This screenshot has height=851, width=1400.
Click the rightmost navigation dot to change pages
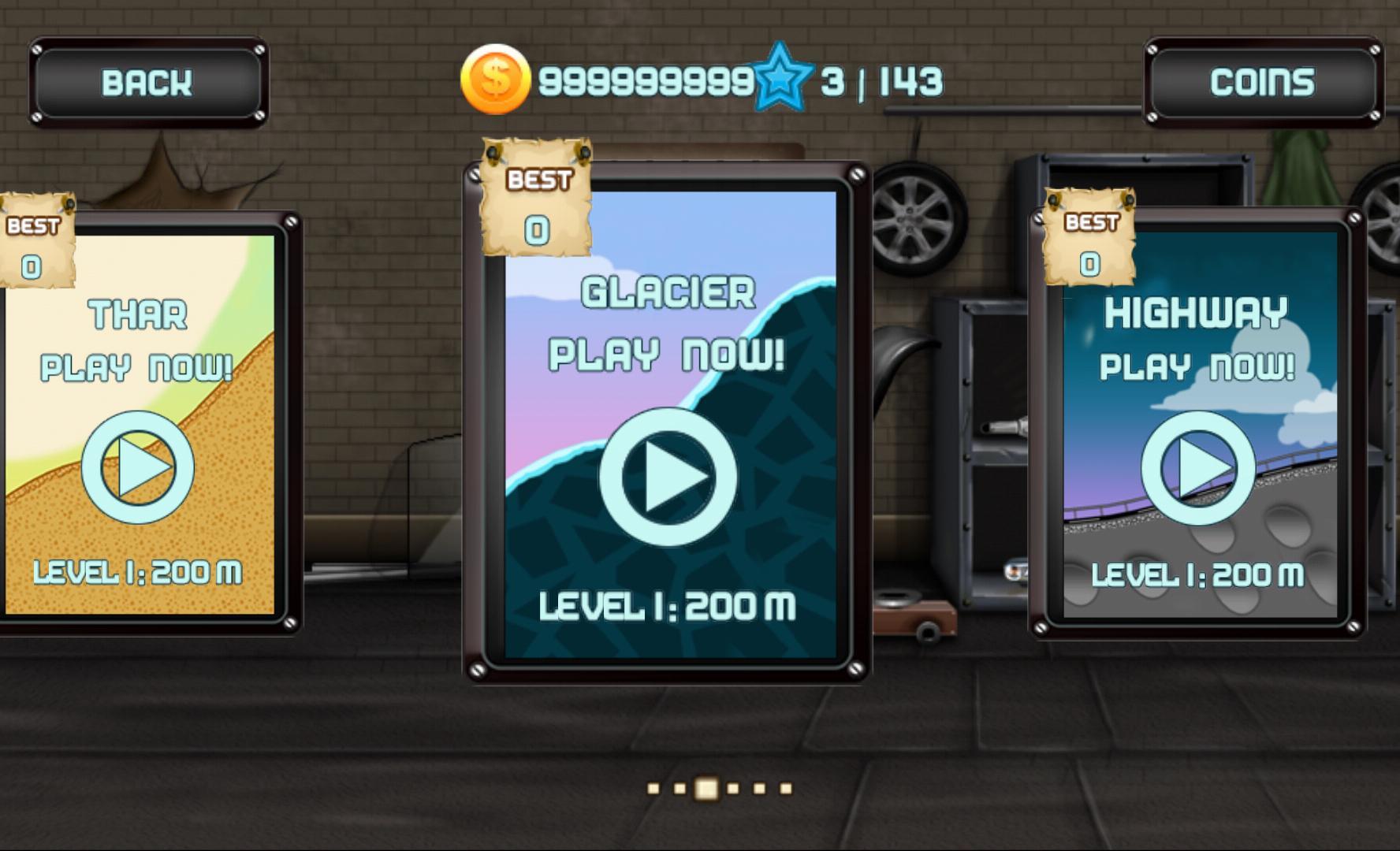pyautogui.click(x=785, y=787)
